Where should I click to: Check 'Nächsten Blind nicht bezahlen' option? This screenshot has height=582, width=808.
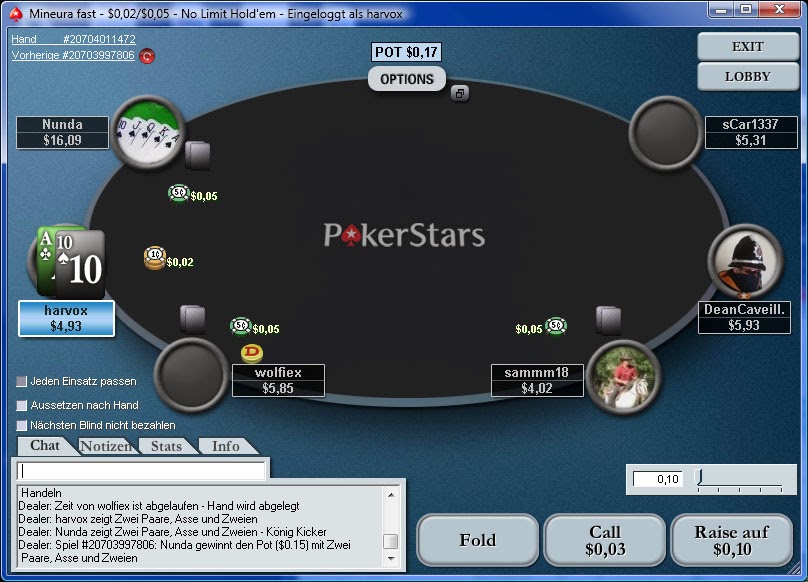click(x=22, y=425)
